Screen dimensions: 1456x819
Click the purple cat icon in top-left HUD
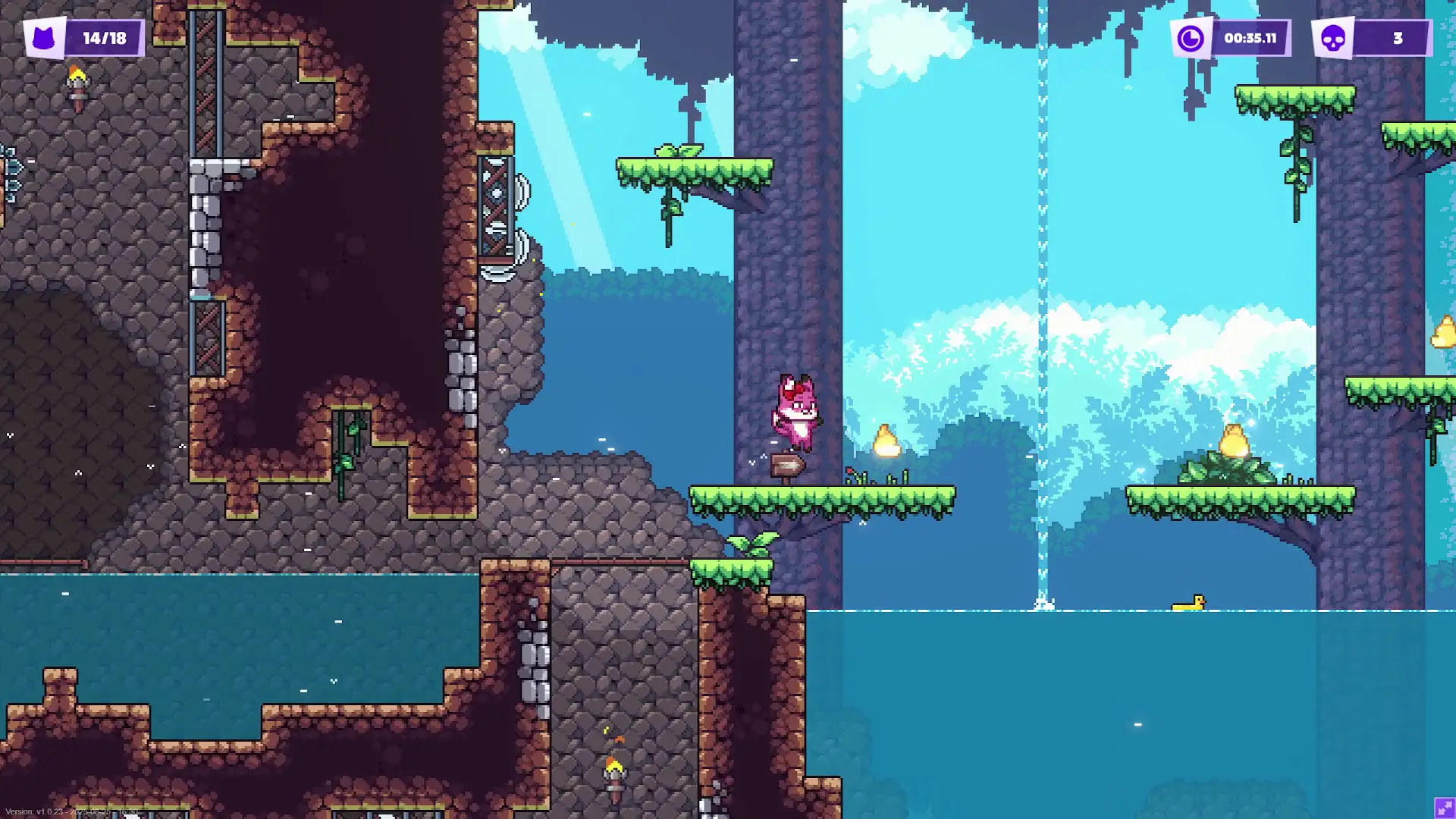click(44, 36)
